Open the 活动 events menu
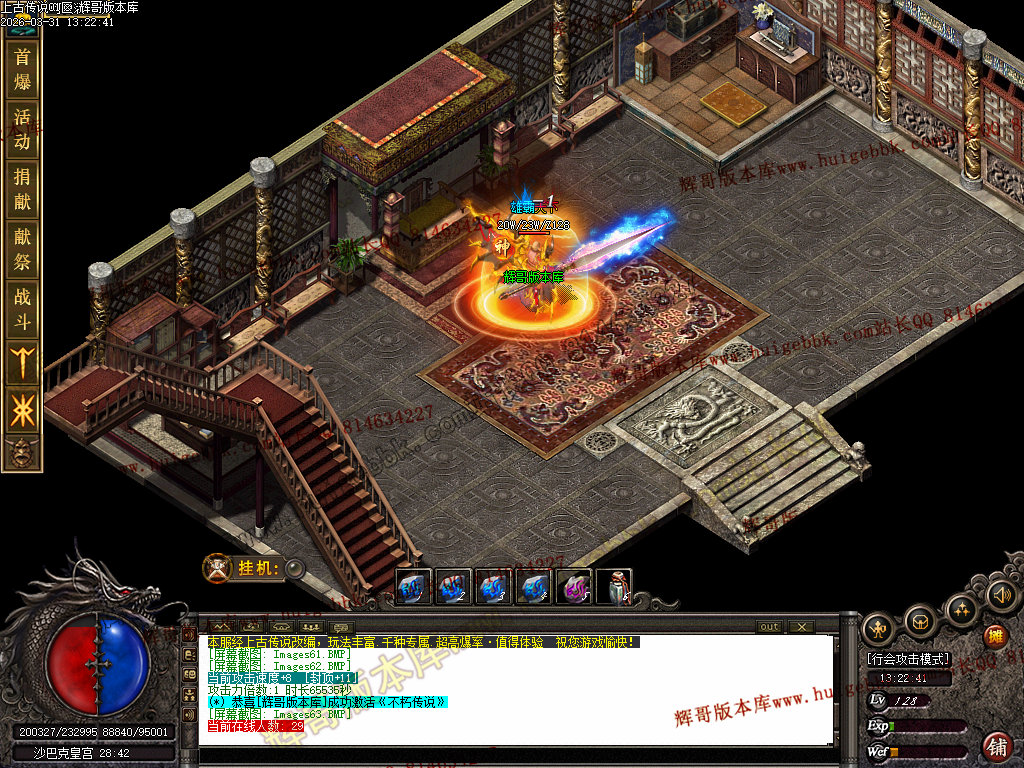The width and height of the screenshot is (1024, 768). 22,129
